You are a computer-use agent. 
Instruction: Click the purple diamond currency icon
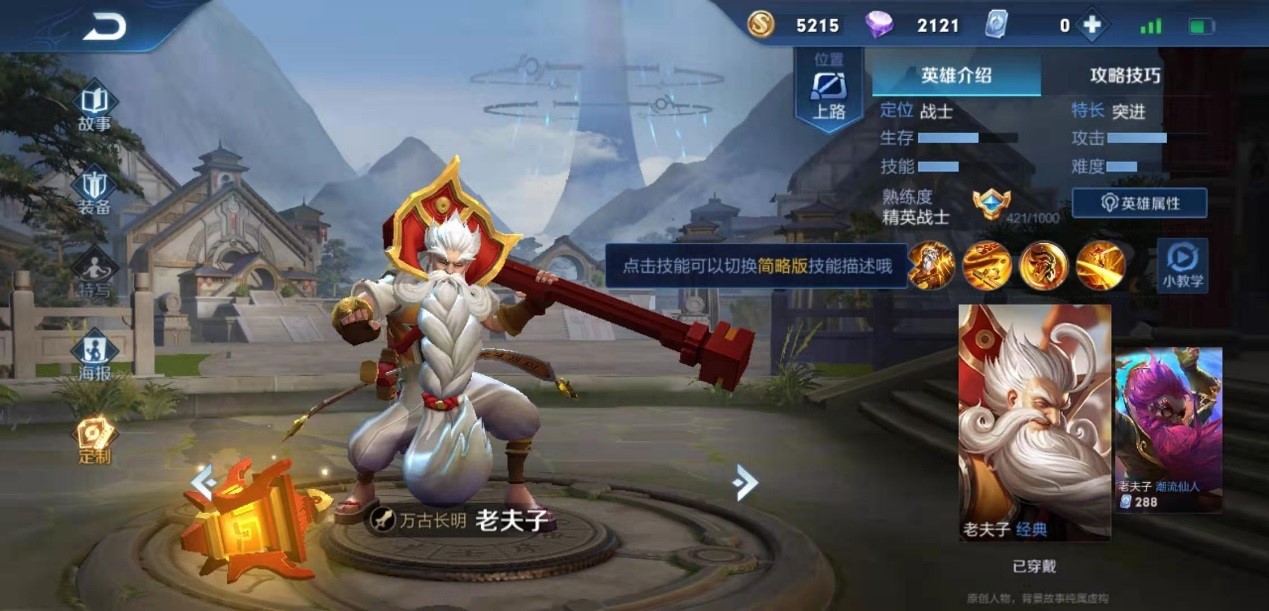[x=879, y=25]
